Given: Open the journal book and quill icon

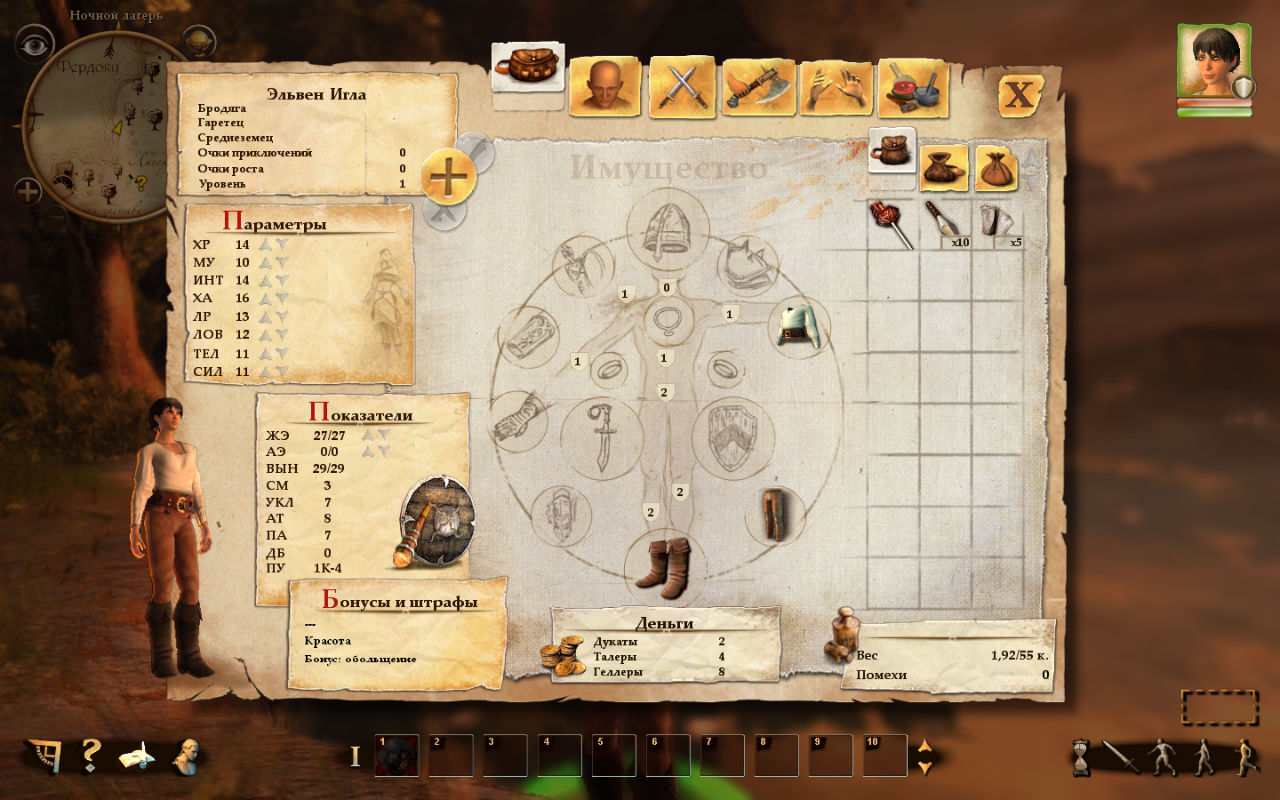Looking at the screenshot, I should point(137,756).
